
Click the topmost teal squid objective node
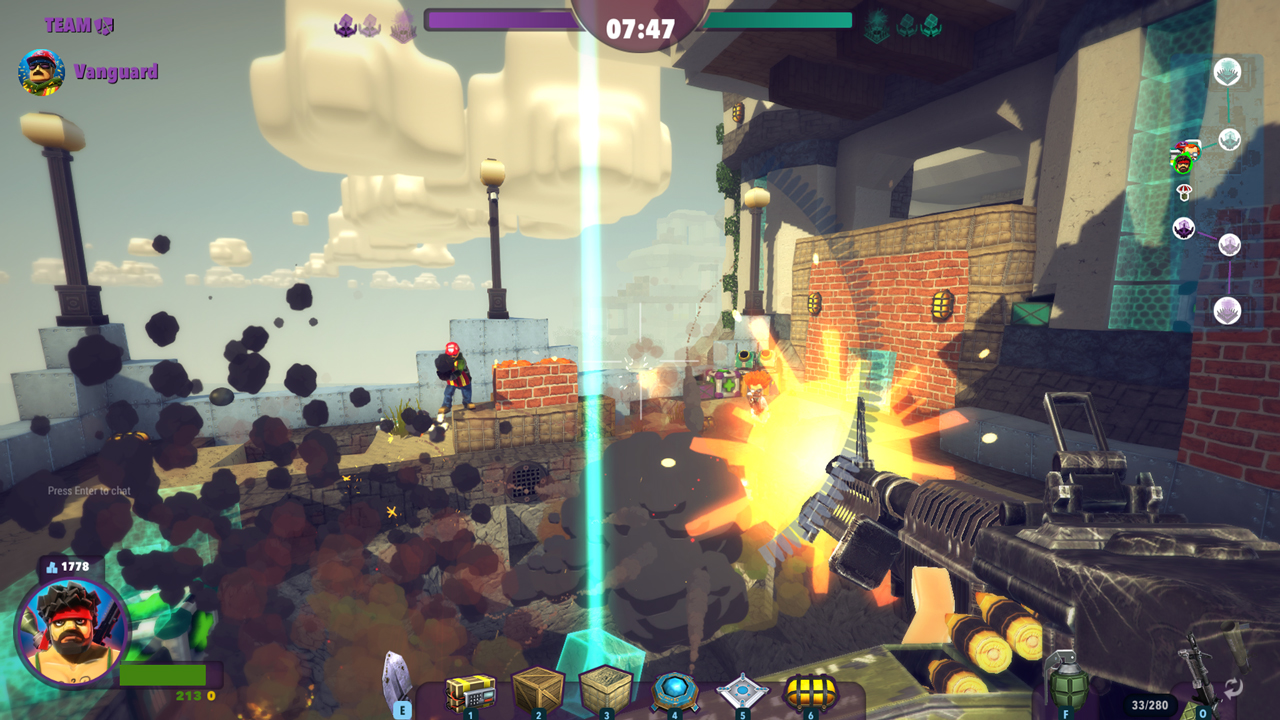[x=1227, y=70]
